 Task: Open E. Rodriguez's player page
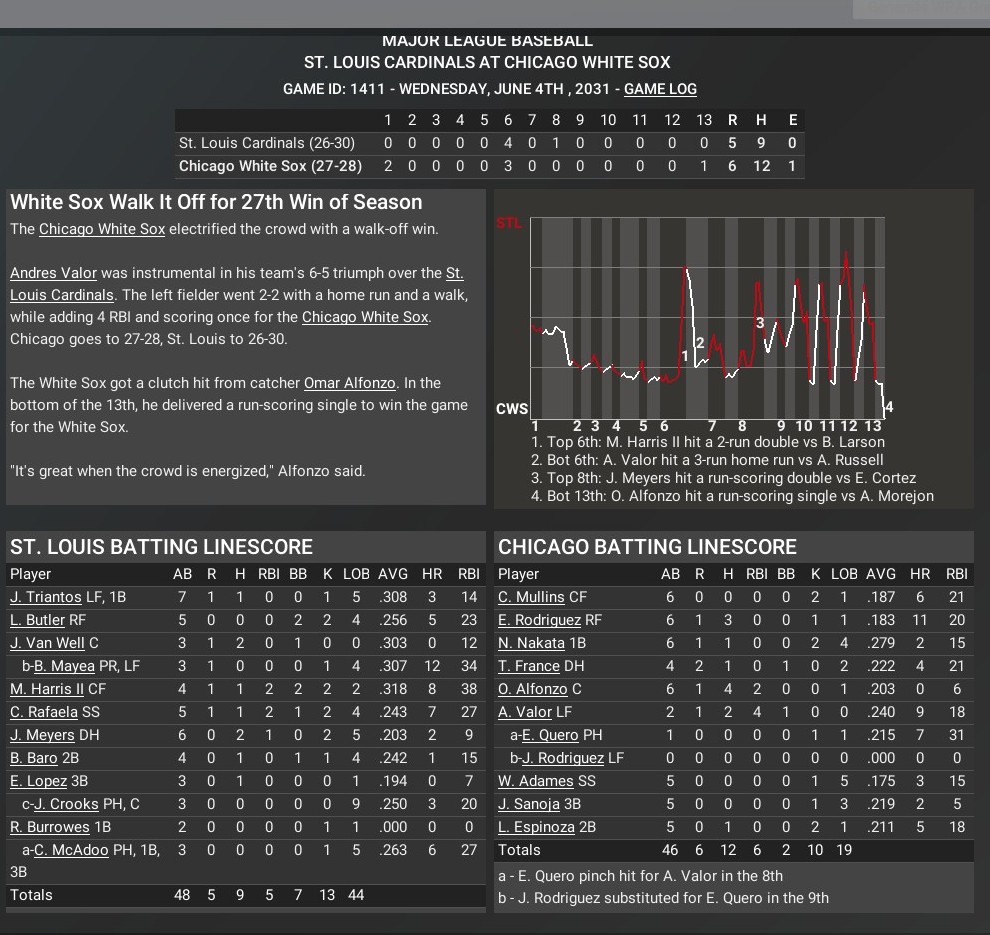pyautogui.click(x=540, y=620)
